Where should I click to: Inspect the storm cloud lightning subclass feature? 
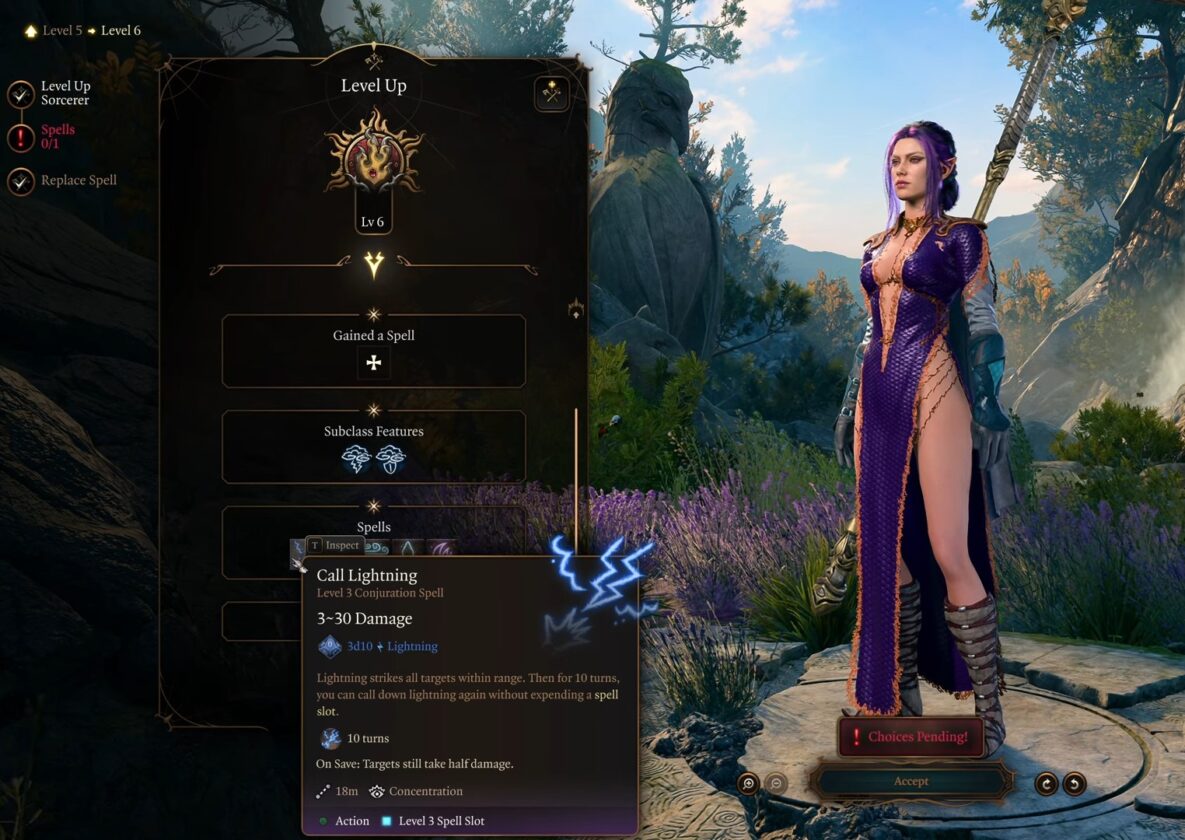click(357, 459)
